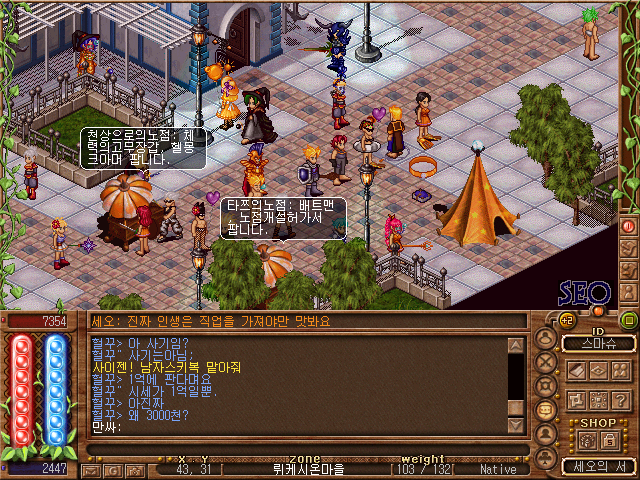Toggle the red round side button
This screenshot has height=480, width=640.
coord(629,226)
